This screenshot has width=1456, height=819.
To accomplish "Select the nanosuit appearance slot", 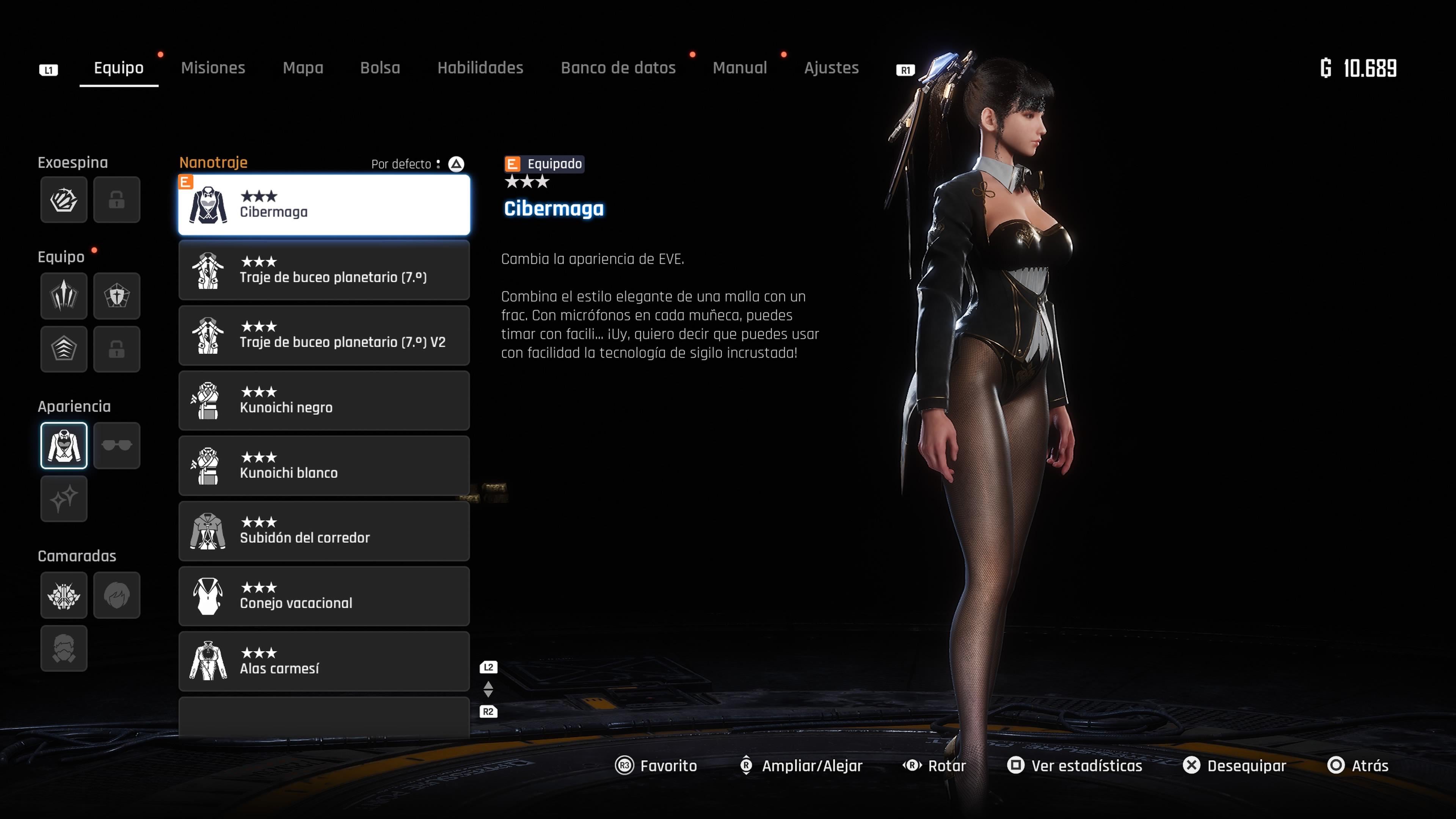I will click(64, 446).
